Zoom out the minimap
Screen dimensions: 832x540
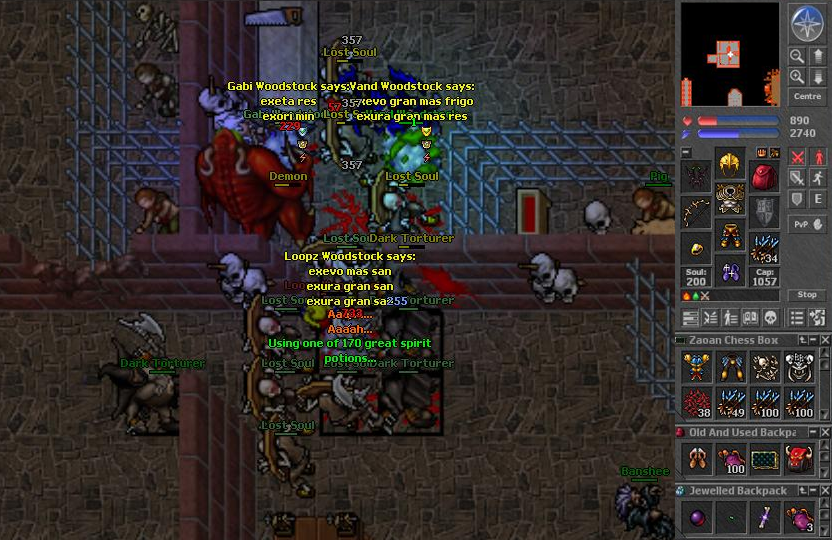click(x=797, y=57)
